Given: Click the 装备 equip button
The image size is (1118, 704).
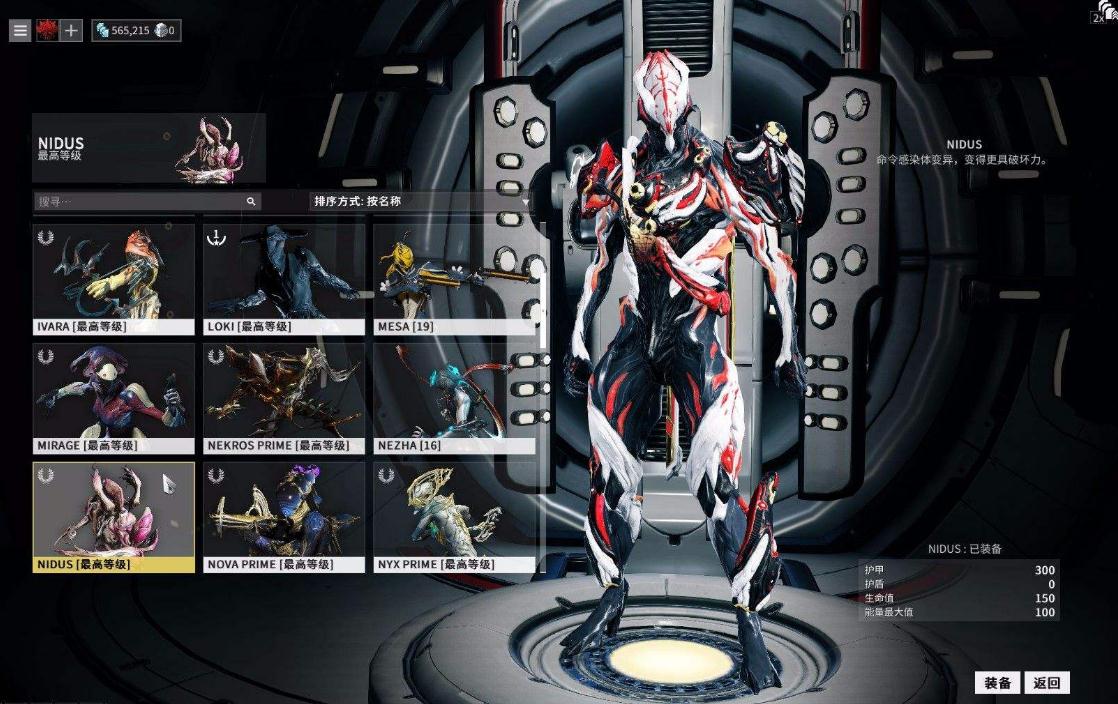Looking at the screenshot, I should pos(997,683).
